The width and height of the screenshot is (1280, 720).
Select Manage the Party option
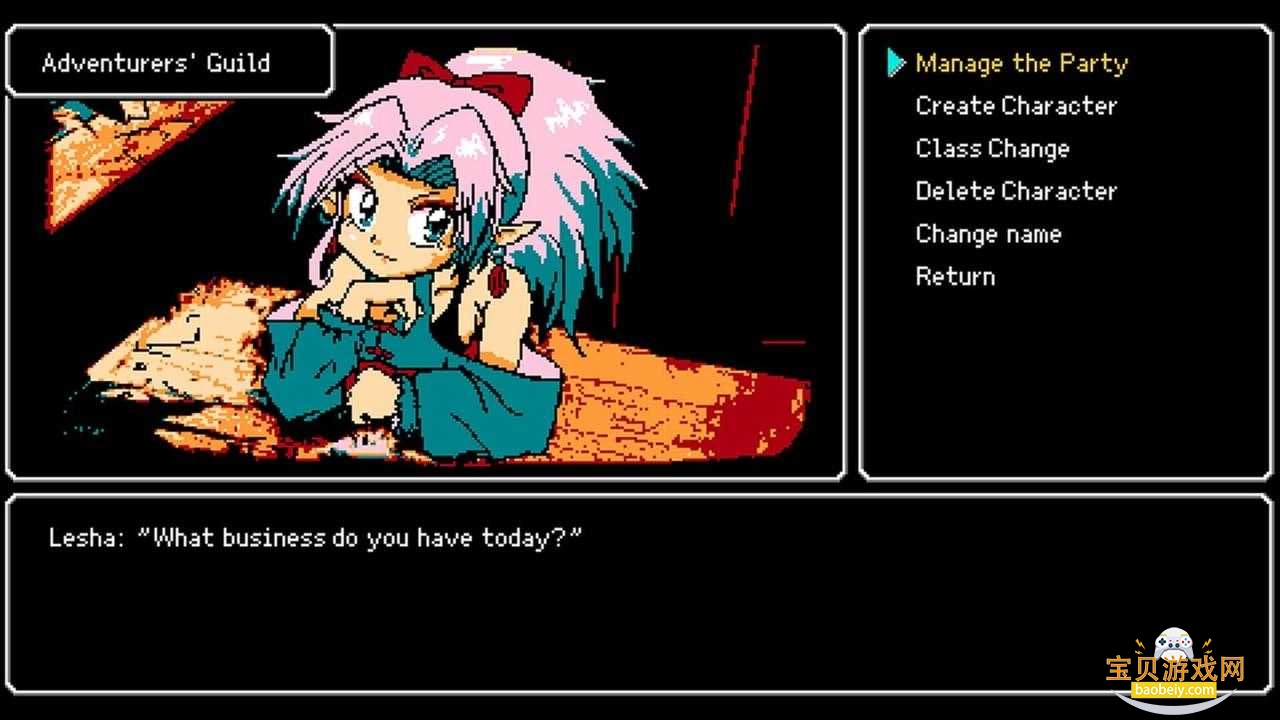pos(1021,64)
